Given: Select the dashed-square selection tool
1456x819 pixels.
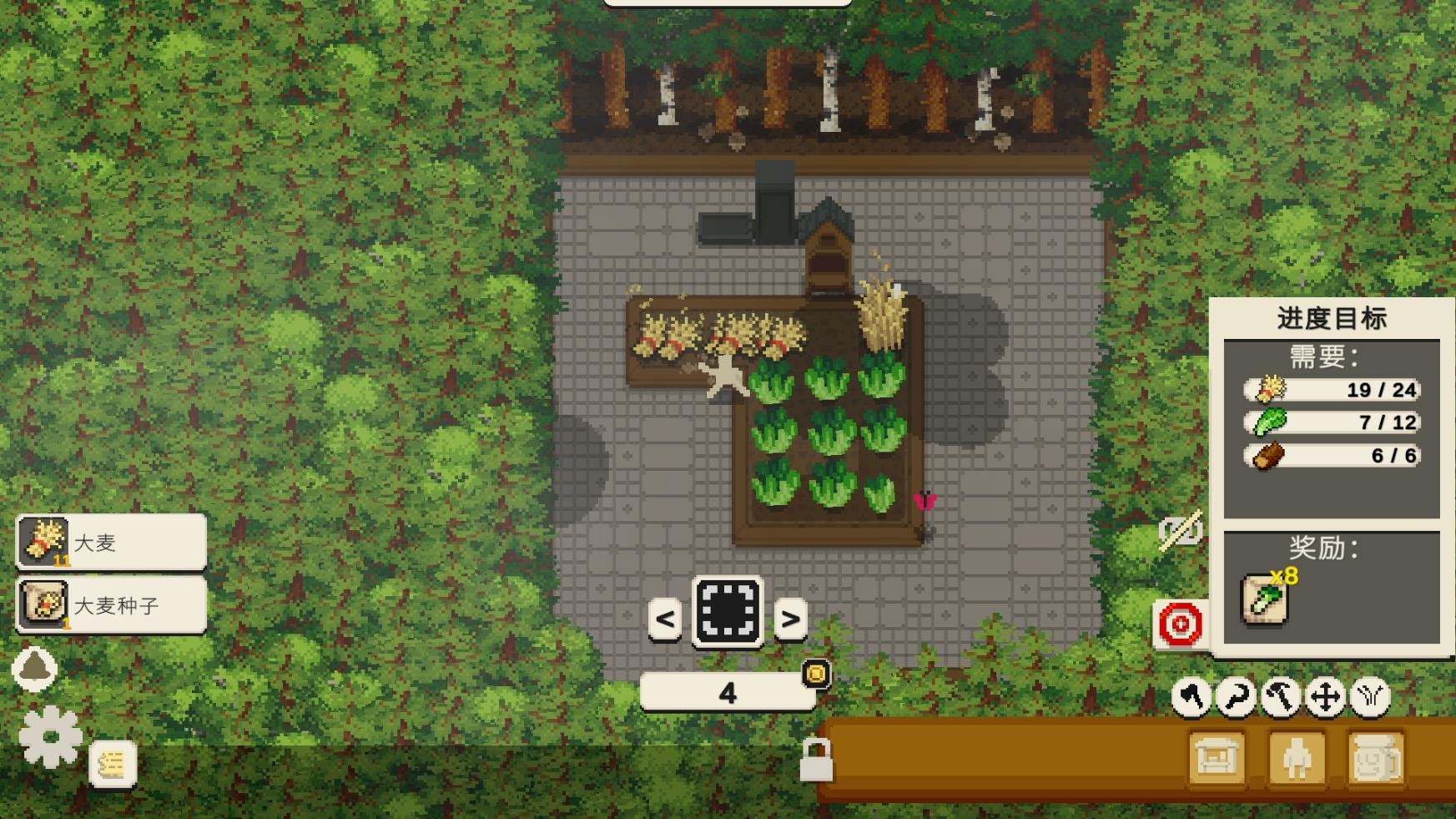Looking at the screenshot, I should (728, 612).
